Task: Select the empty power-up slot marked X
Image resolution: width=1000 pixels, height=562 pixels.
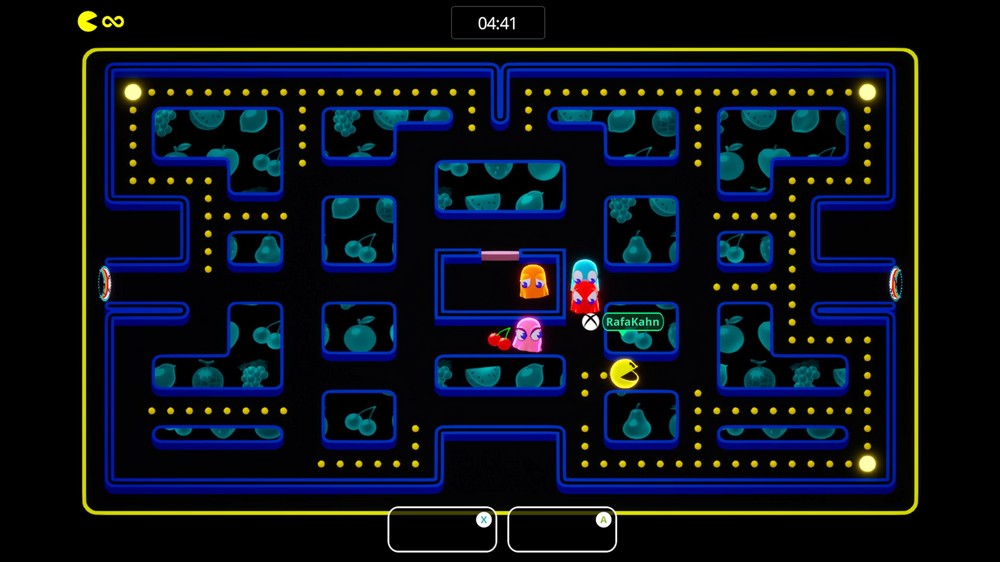Action: pos(442,529)
